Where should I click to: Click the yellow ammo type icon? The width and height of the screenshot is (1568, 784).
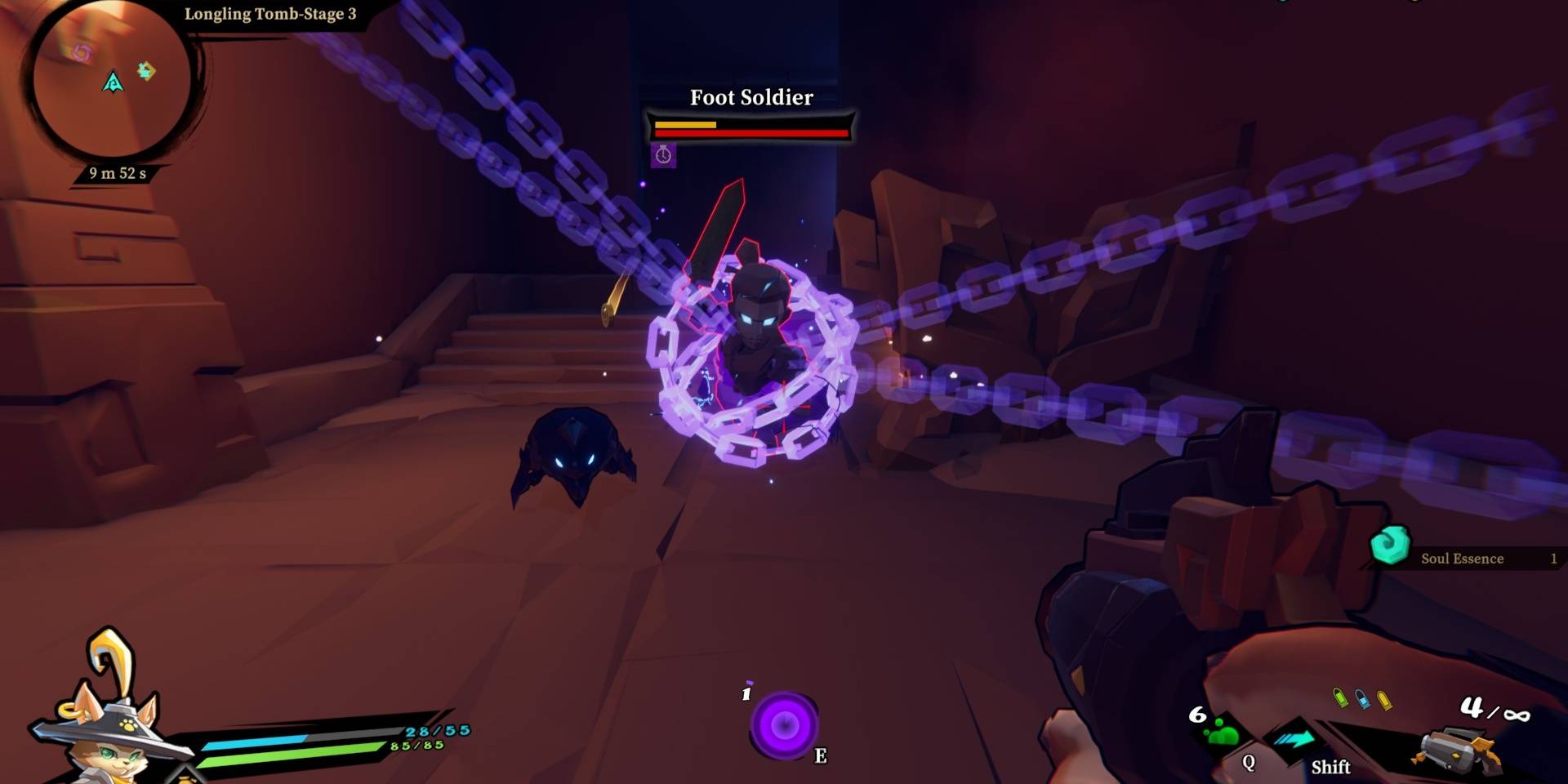pos(1383,700)
